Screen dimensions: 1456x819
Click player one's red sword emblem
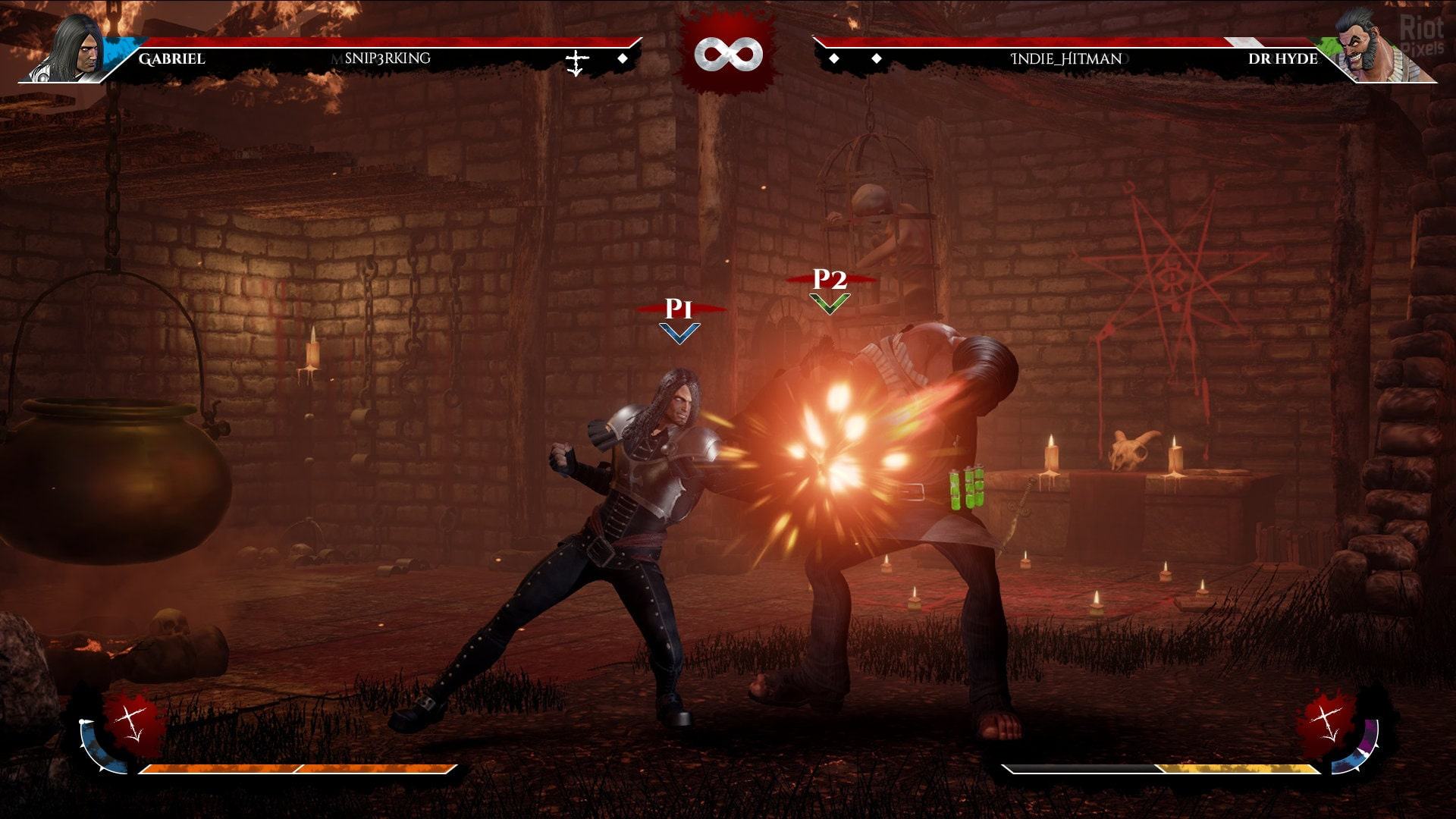(133, 720)
